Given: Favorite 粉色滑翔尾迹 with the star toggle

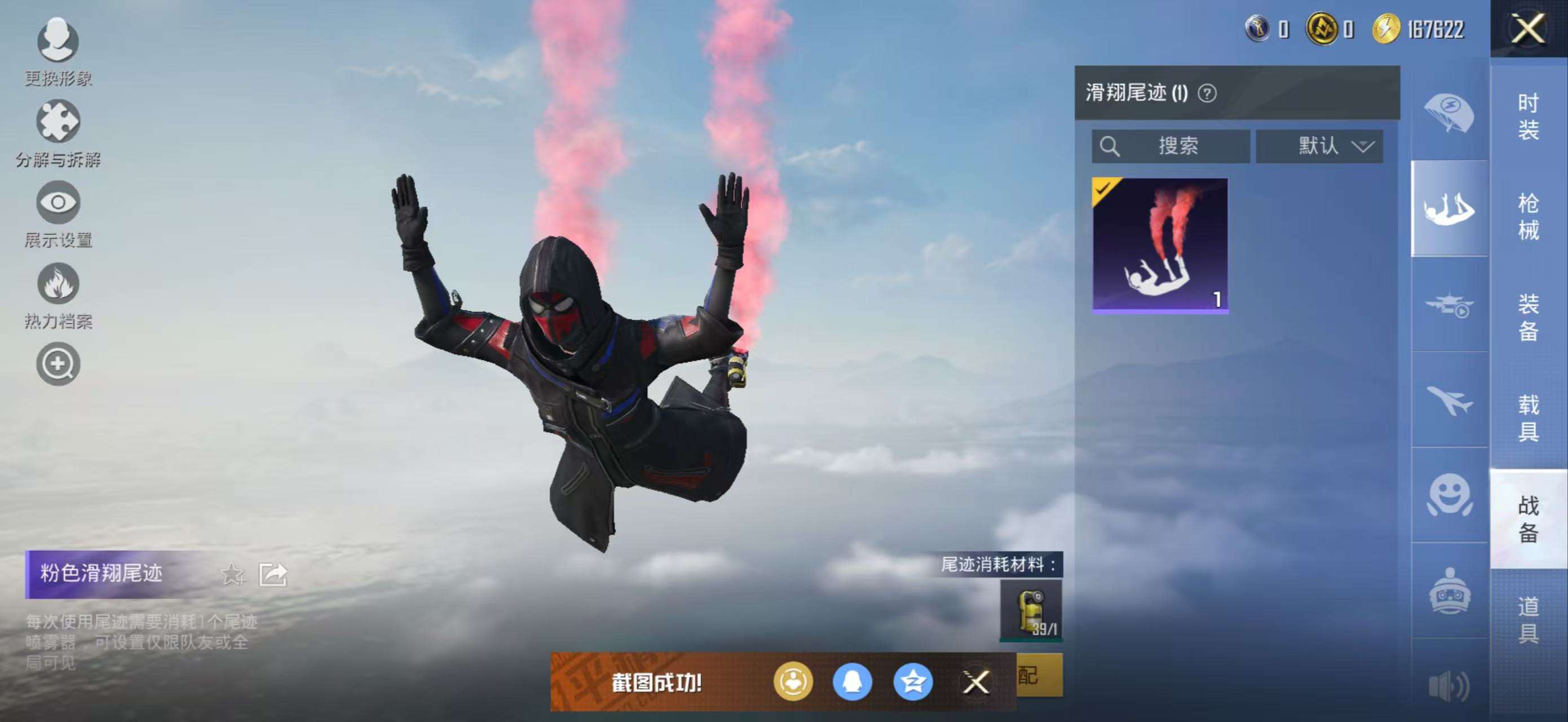Looking at the screenshot, I should (233, 574).
